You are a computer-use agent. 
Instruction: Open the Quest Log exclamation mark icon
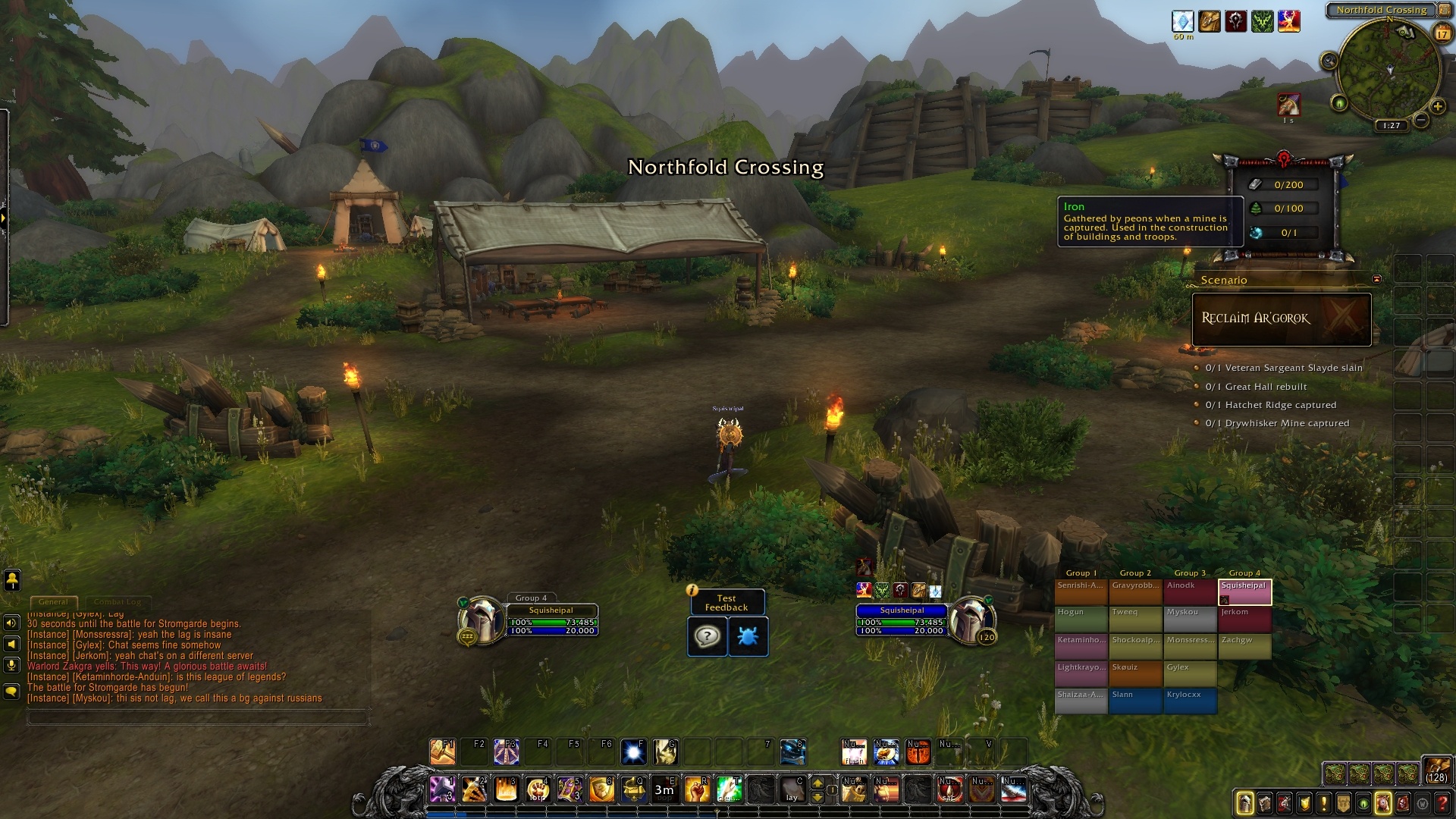pyautogui.click(x=1323, y=803)
